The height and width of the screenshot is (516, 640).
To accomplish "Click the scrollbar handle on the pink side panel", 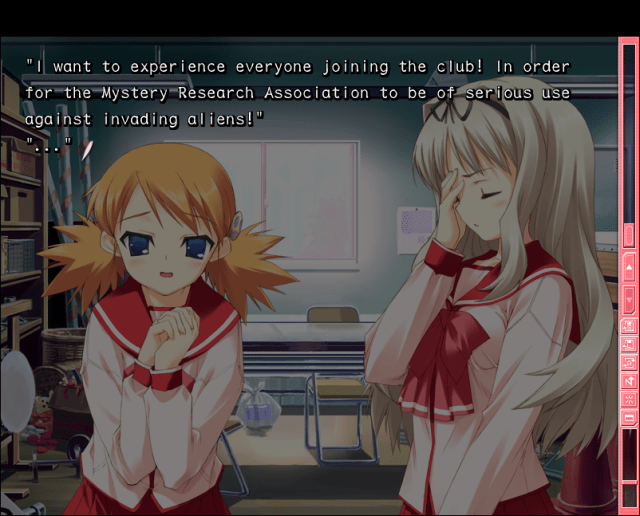I will click(x=629, y=235).
